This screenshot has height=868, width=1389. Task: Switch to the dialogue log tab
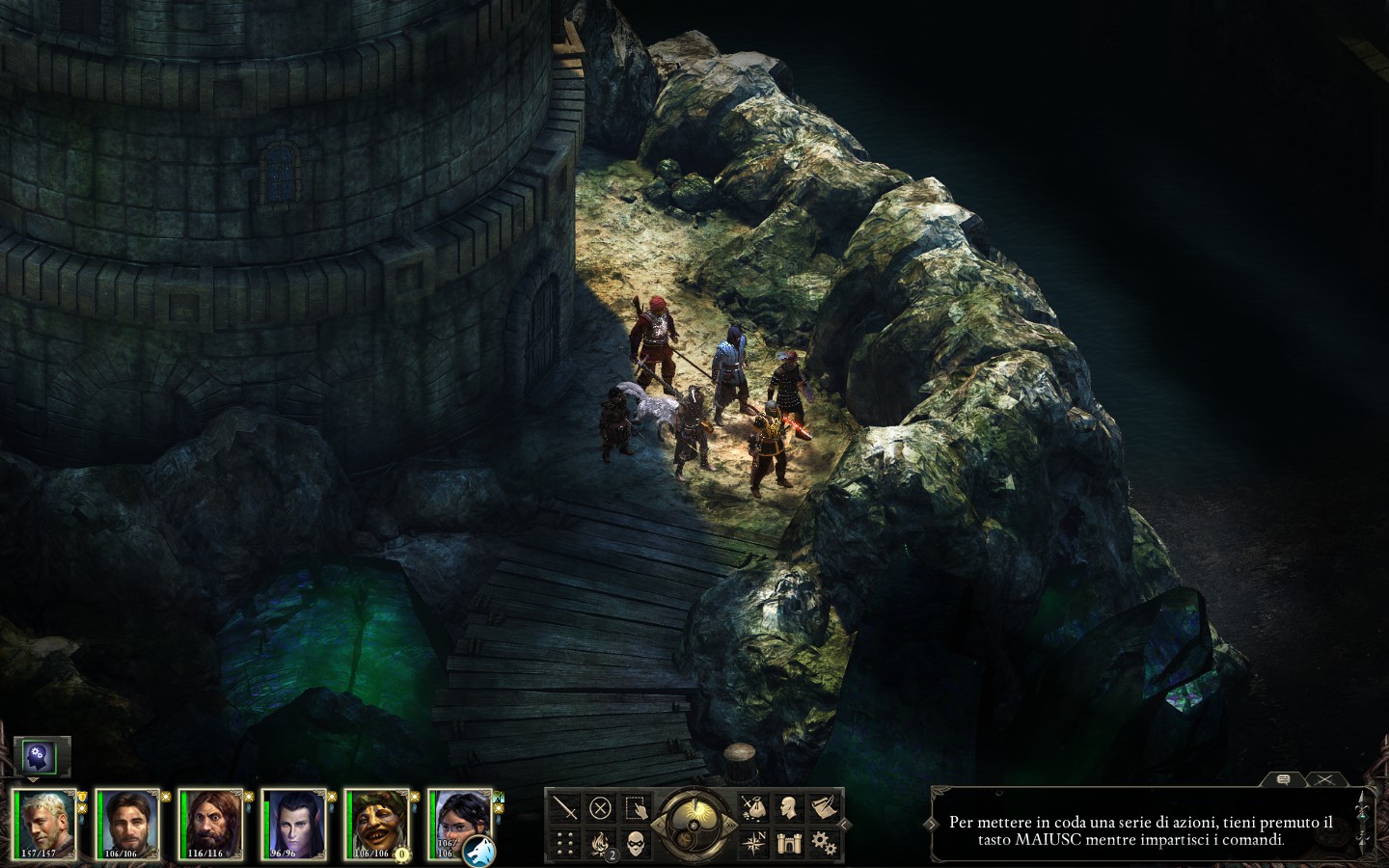point(1283,777)
